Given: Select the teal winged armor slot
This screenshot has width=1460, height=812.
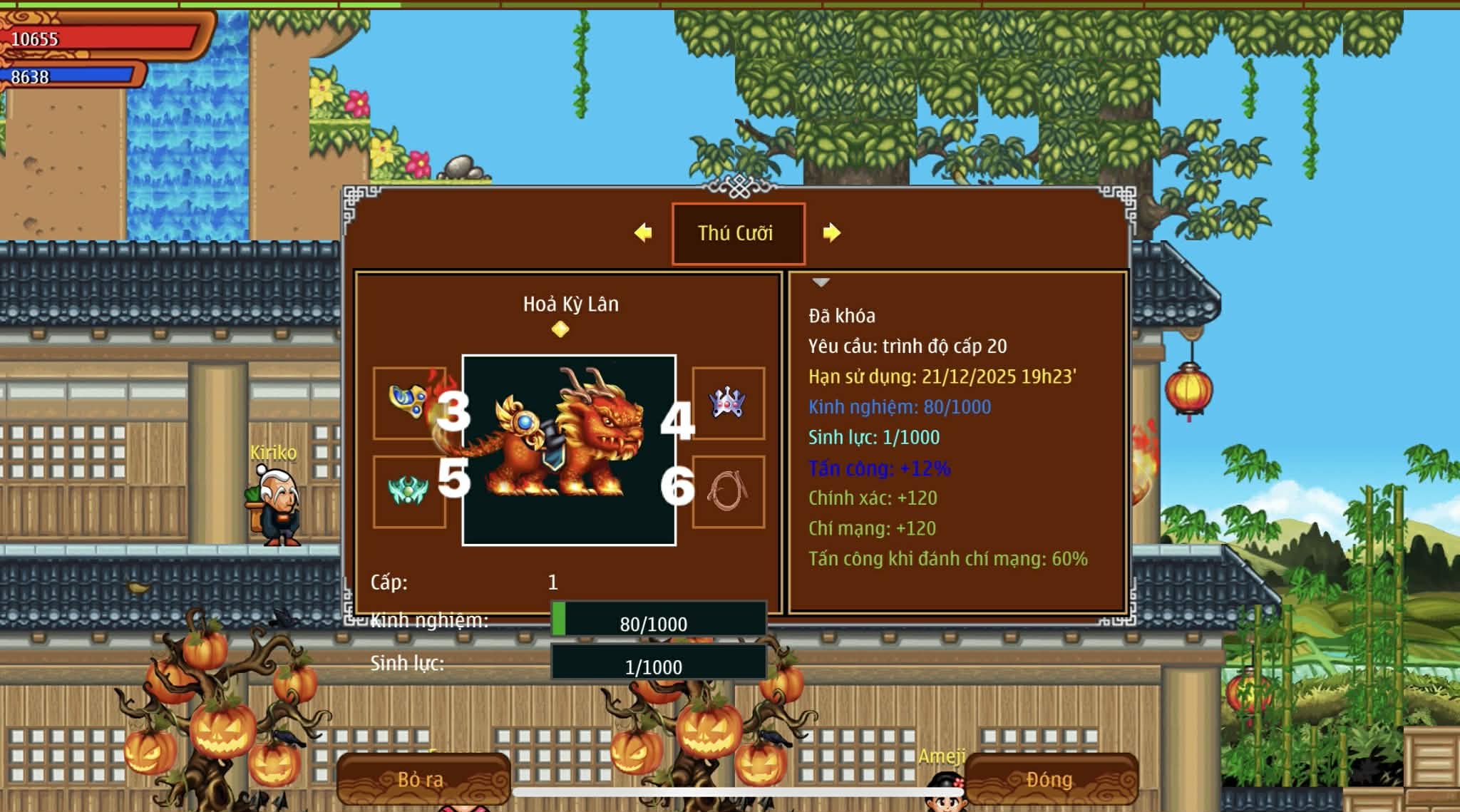Looking at the screenshot, I should pos(409,491).
